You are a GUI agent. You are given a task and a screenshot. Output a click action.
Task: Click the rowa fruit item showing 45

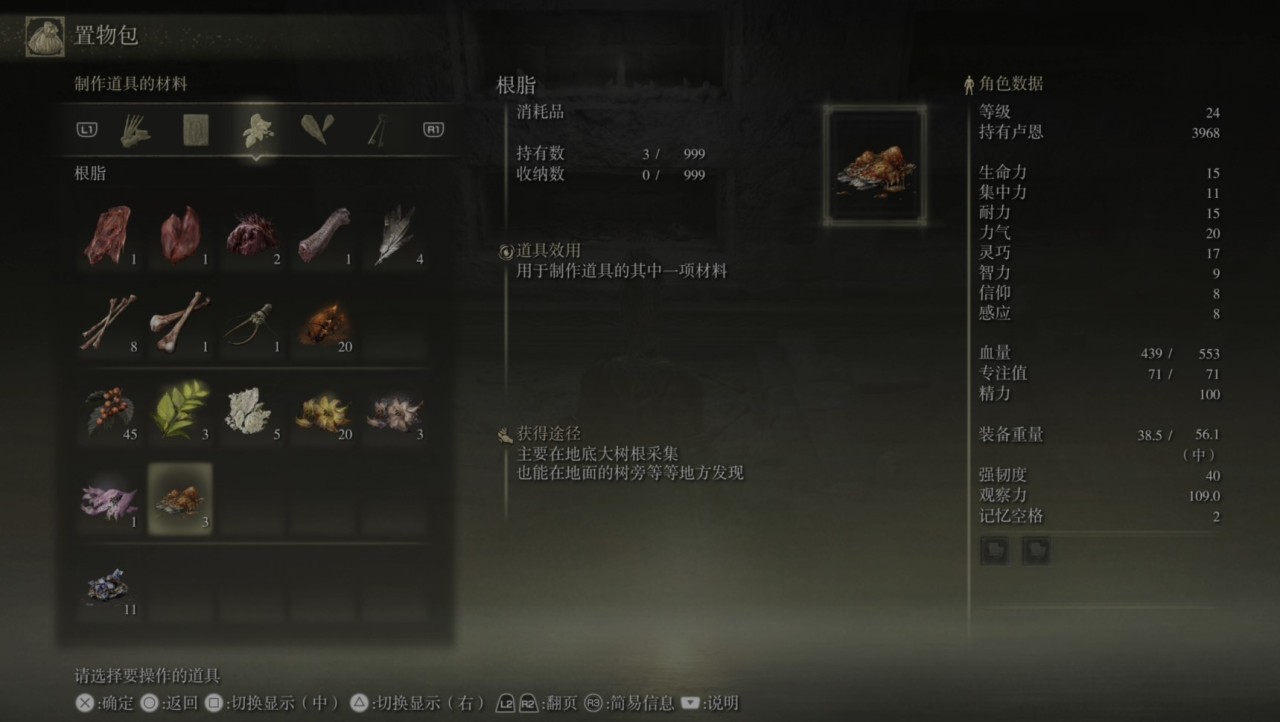point(110,408)
